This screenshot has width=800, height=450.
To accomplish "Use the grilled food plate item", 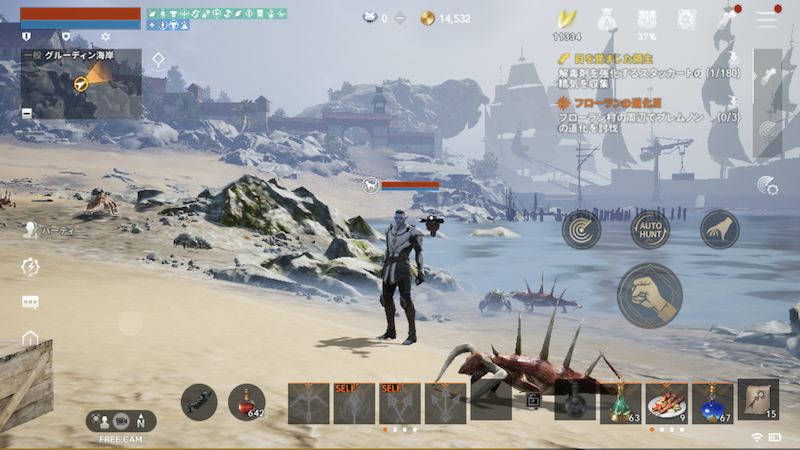I will [x=666, y=401].
